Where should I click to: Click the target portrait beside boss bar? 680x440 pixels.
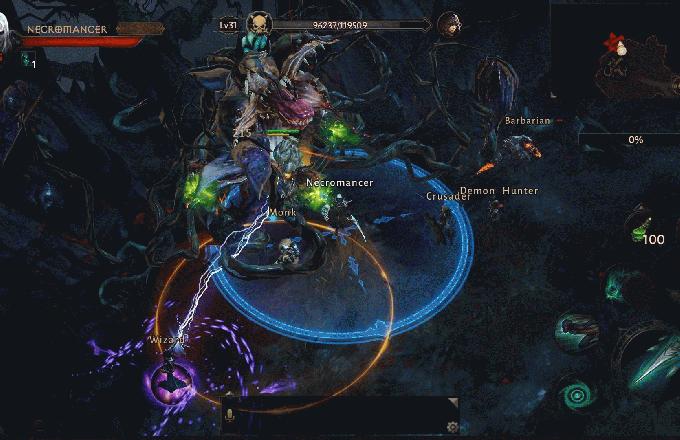(449, 24)
